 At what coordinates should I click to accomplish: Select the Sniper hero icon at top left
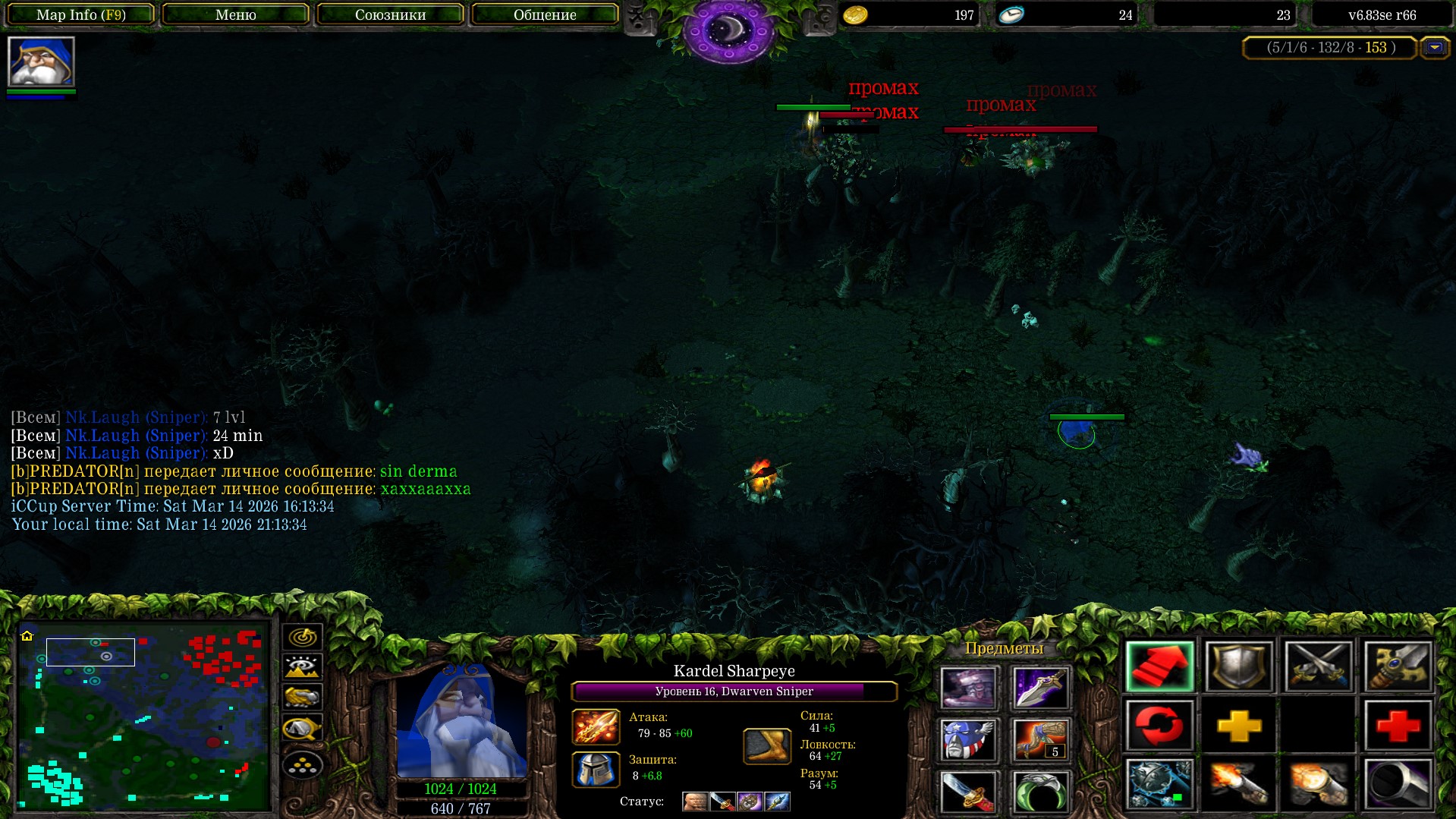[x=41, y=61]
